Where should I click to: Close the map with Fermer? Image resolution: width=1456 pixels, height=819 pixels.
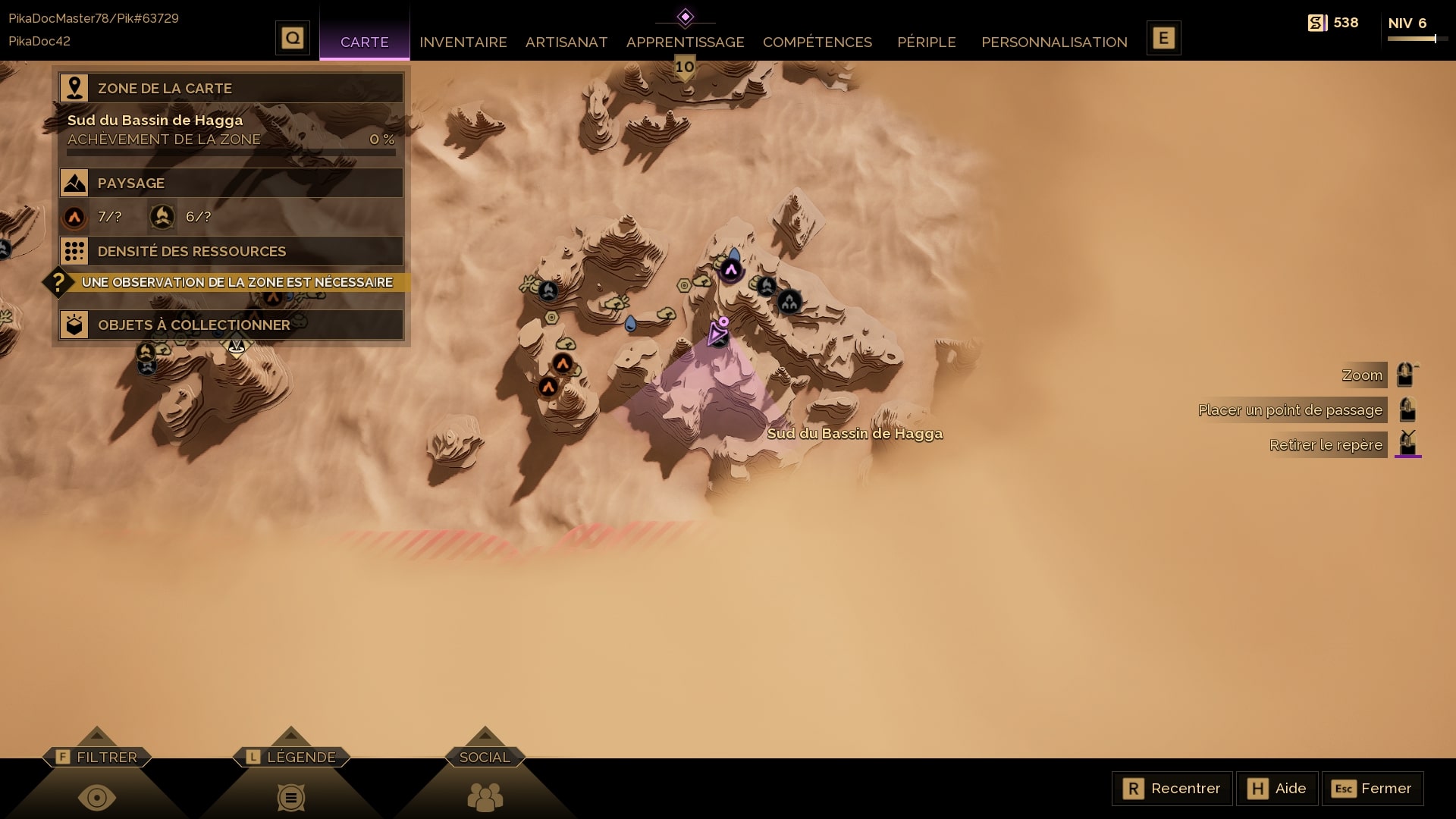point(1372,789)
